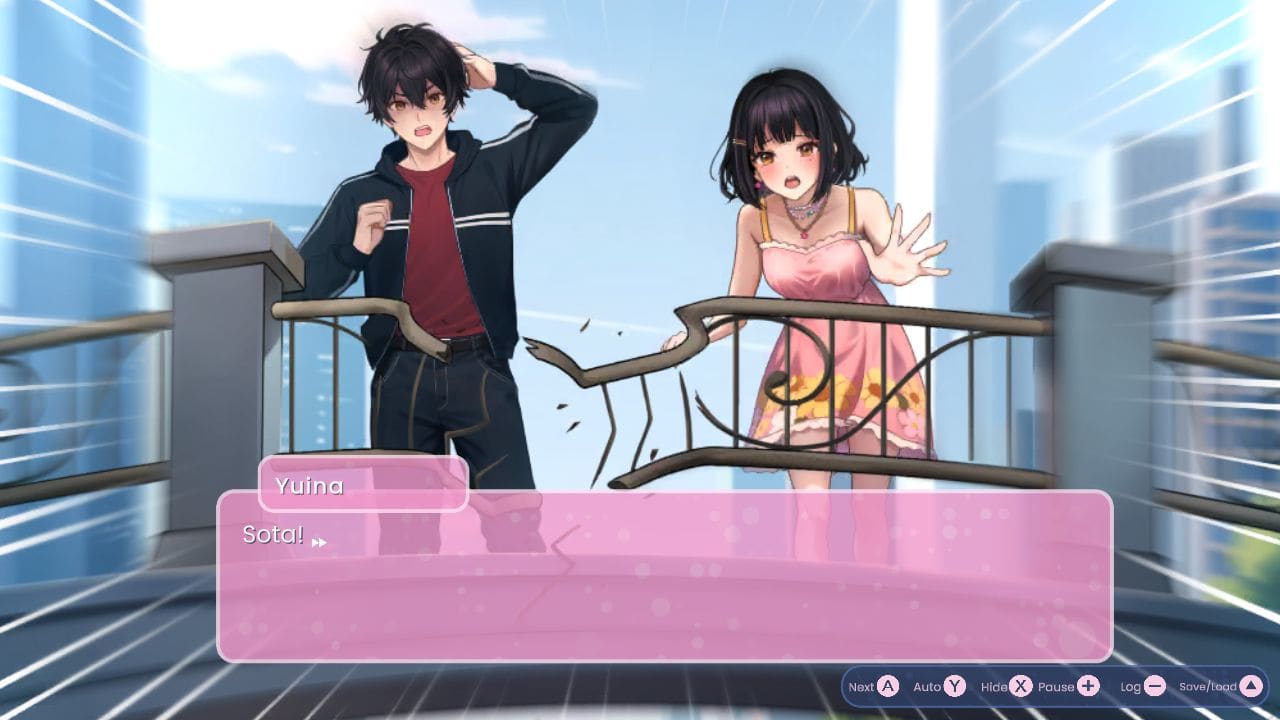Image resolution: width=1280 pixels, height=720 pixels.
Task: Toggle dialogue visibility using Hide control
Action: (x=995, y=685)
